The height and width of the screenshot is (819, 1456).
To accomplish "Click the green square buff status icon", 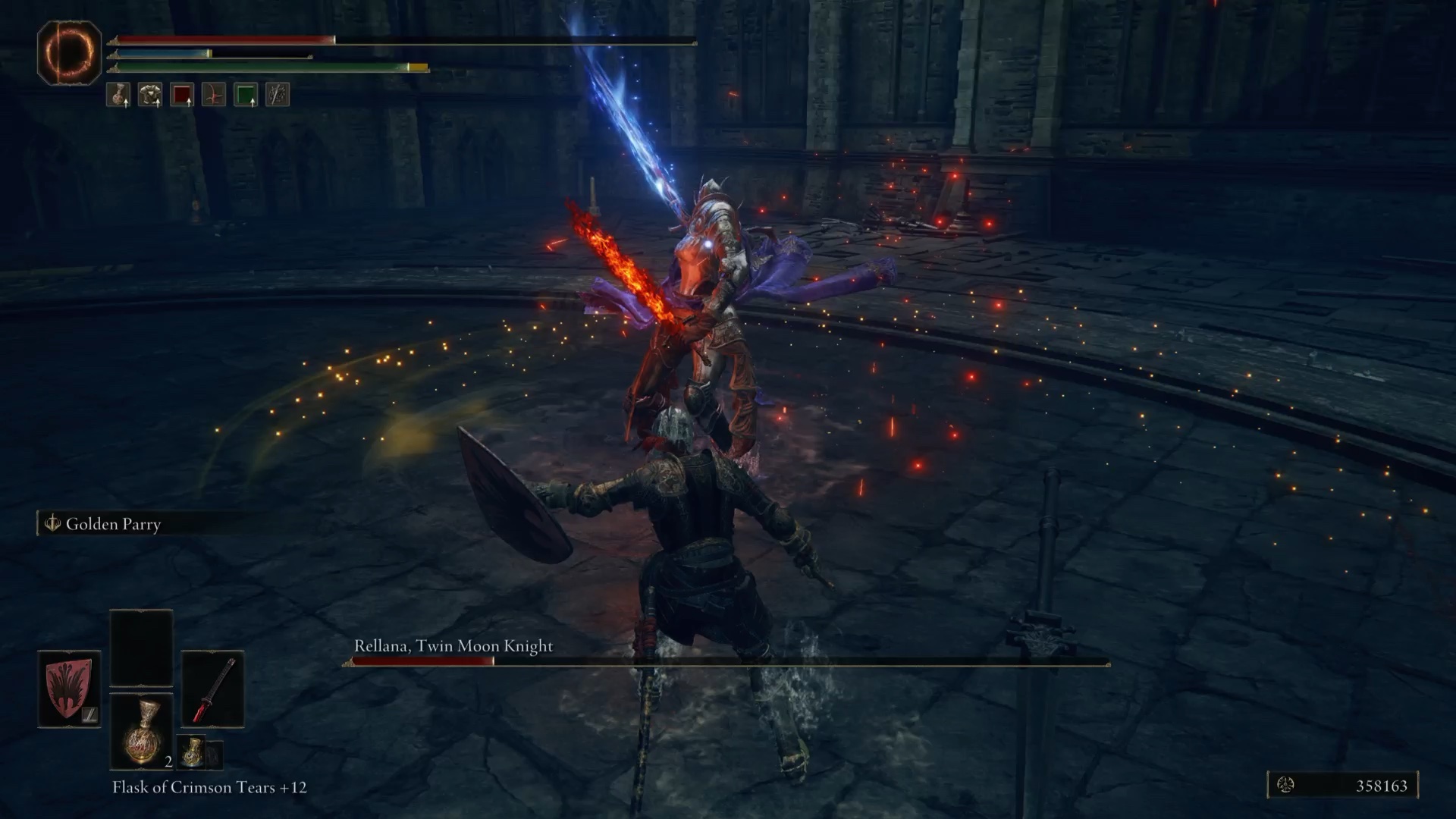I will click(x=246, y=95).
